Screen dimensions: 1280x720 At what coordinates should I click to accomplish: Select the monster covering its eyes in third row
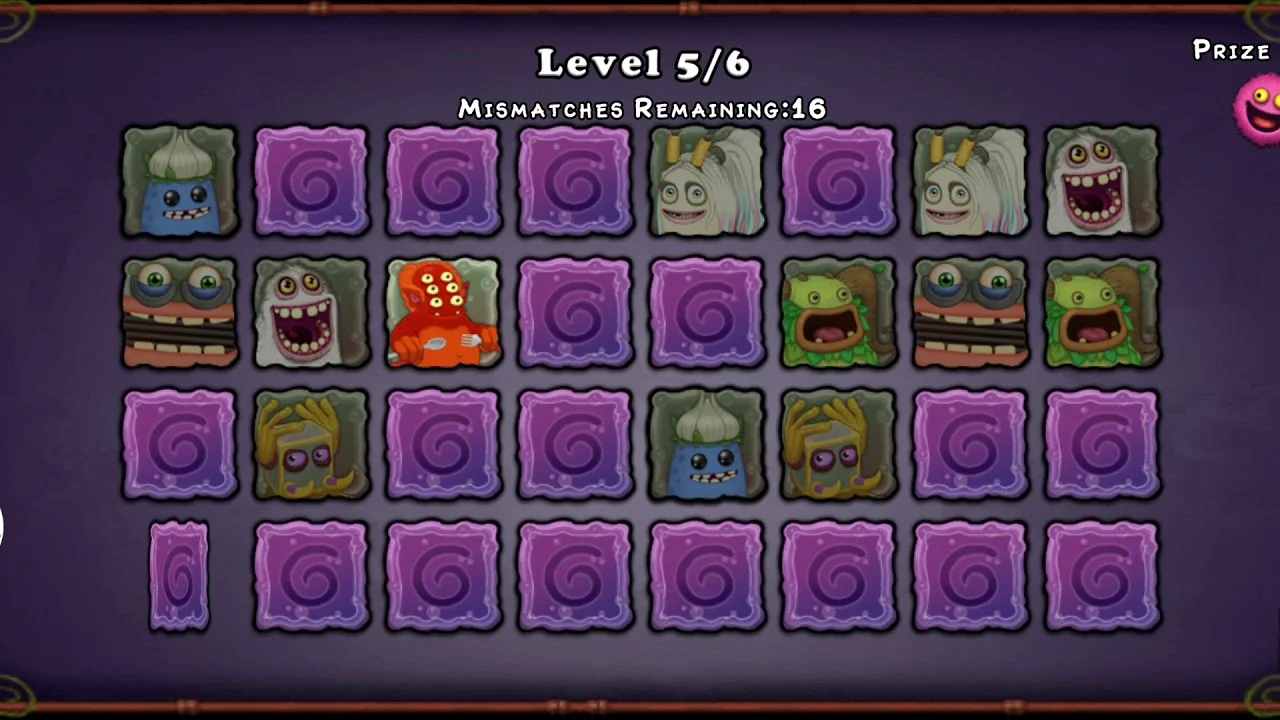[311, 445]
